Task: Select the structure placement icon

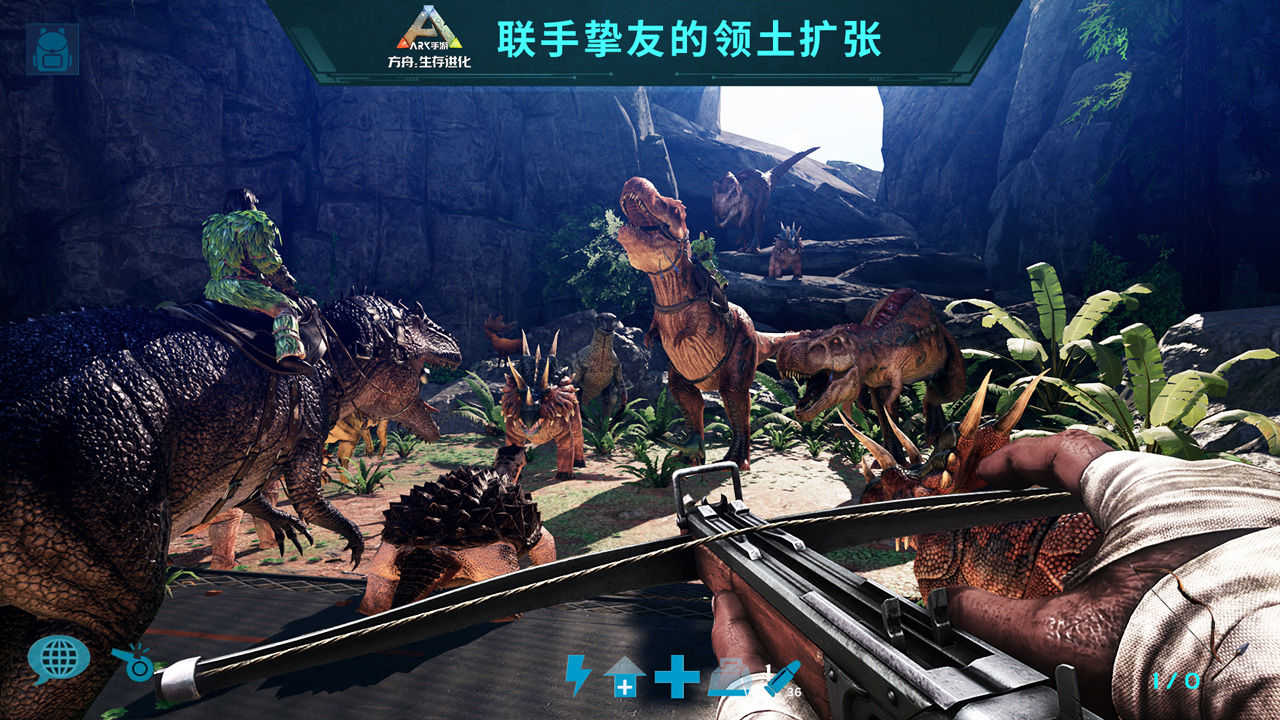Action: pyautogui.click(x=729, y=678)
